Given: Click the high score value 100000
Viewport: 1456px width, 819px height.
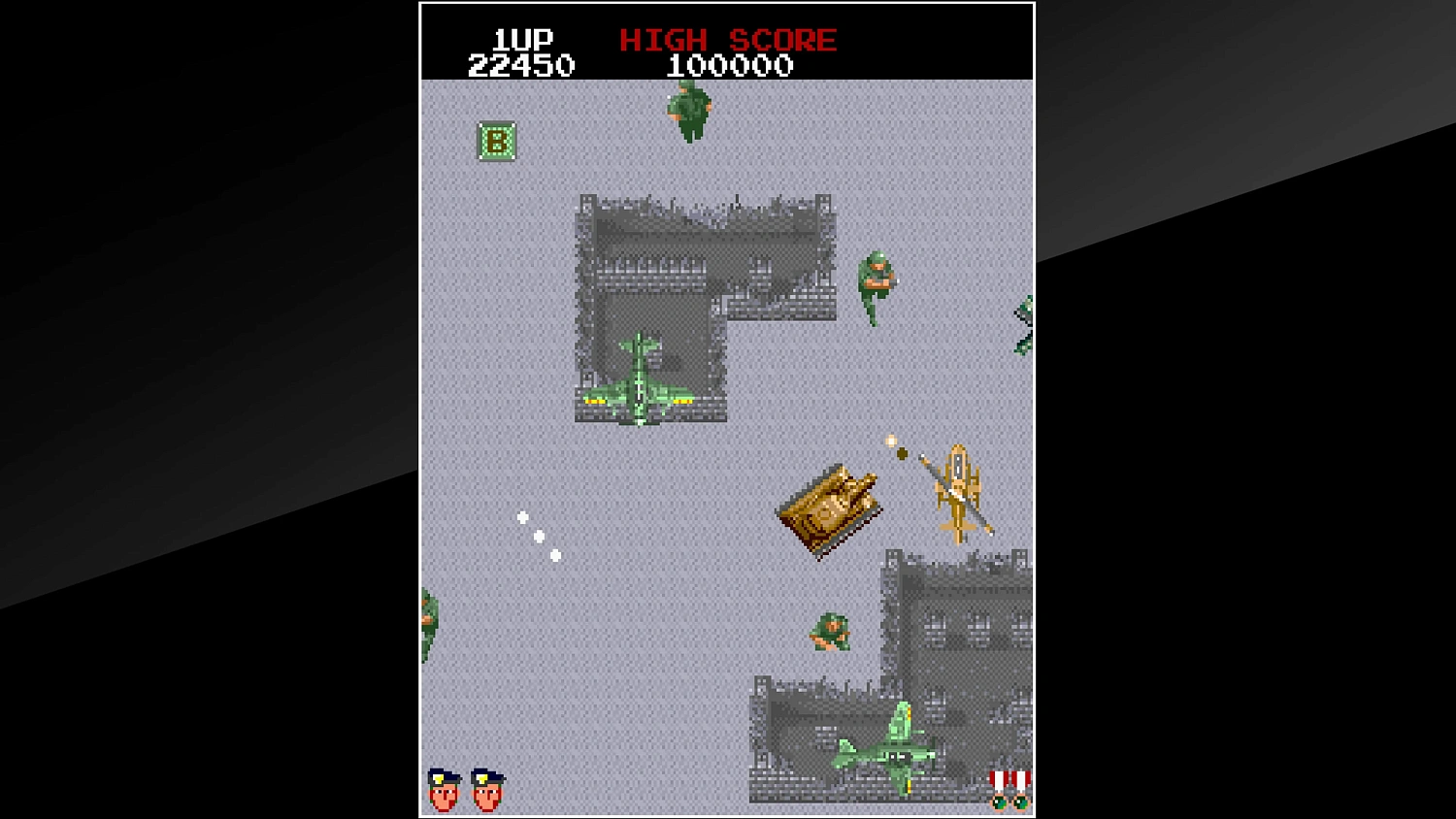Looking at the screenshot, I should pyautogui.click(x=728, y=66).
